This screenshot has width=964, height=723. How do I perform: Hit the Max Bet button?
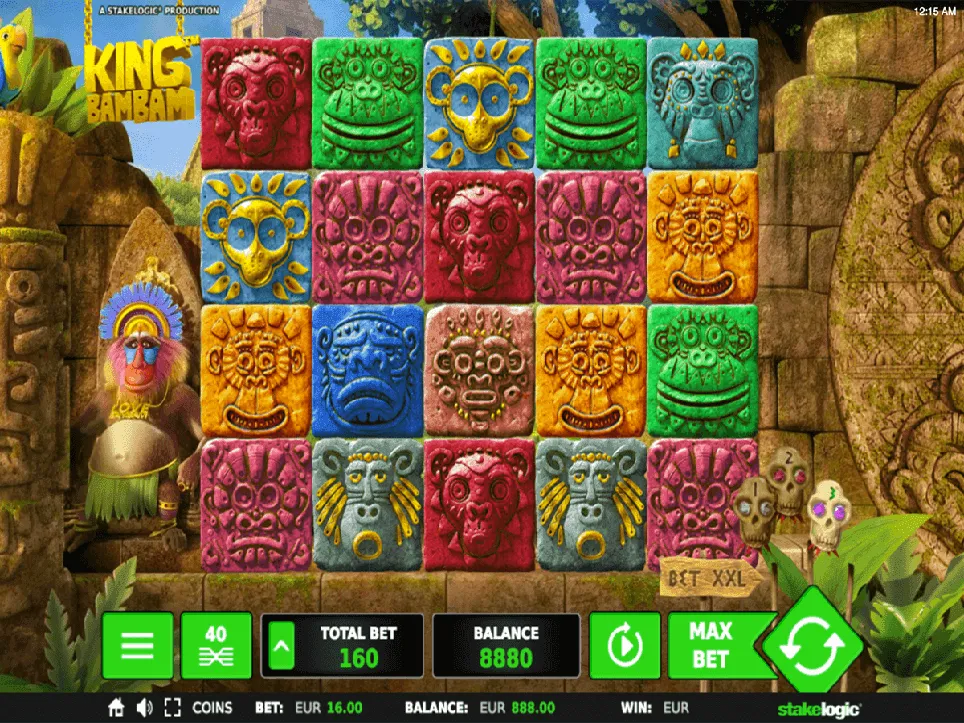coord(711,645)
